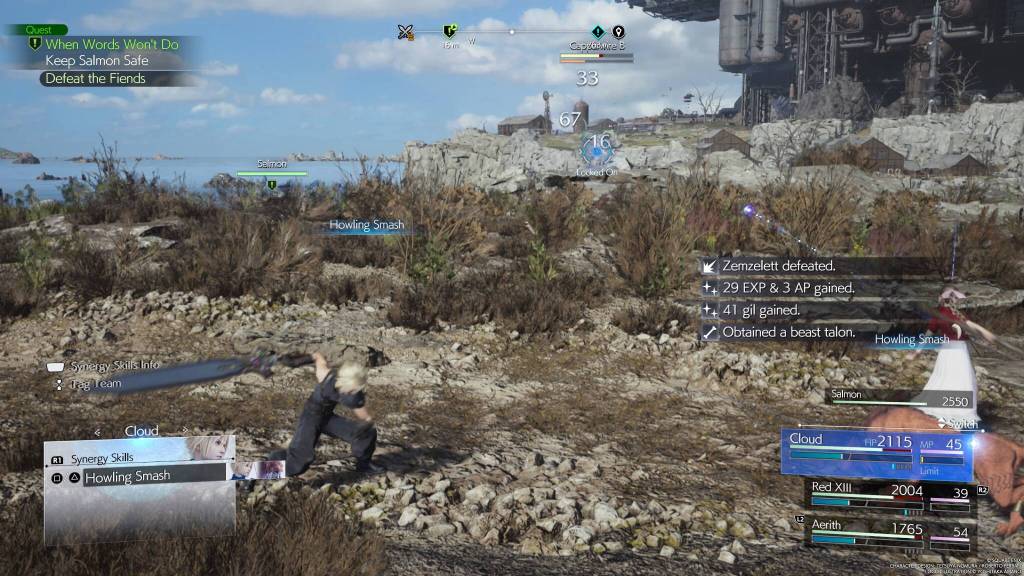Viewport: 1024px width, 576px height.
Task: Select the teal exclamation diamond compass marker
Action: (x=597, y=32)
